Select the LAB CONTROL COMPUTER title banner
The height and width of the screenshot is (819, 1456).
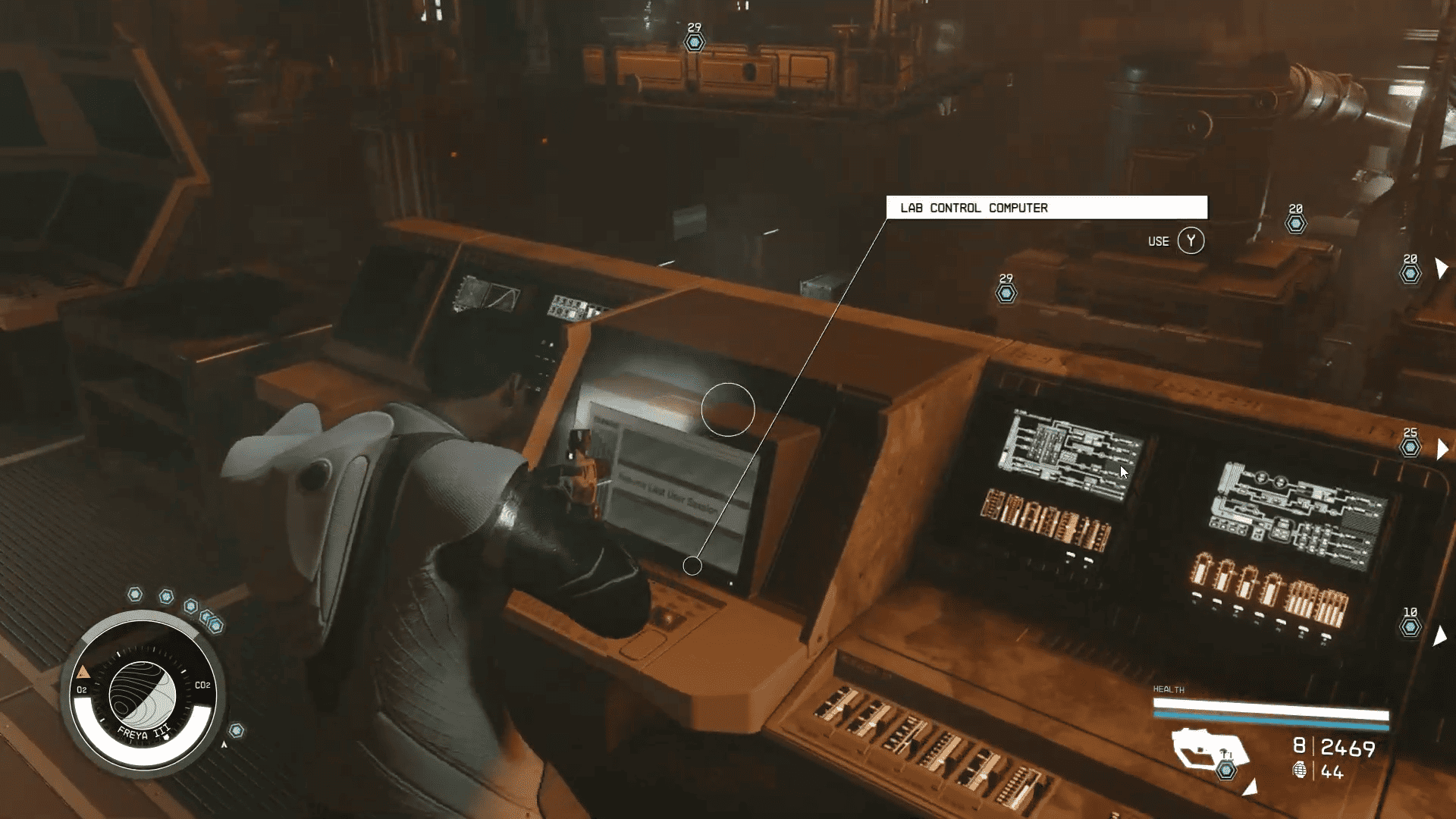click(x=1048, y=208)
